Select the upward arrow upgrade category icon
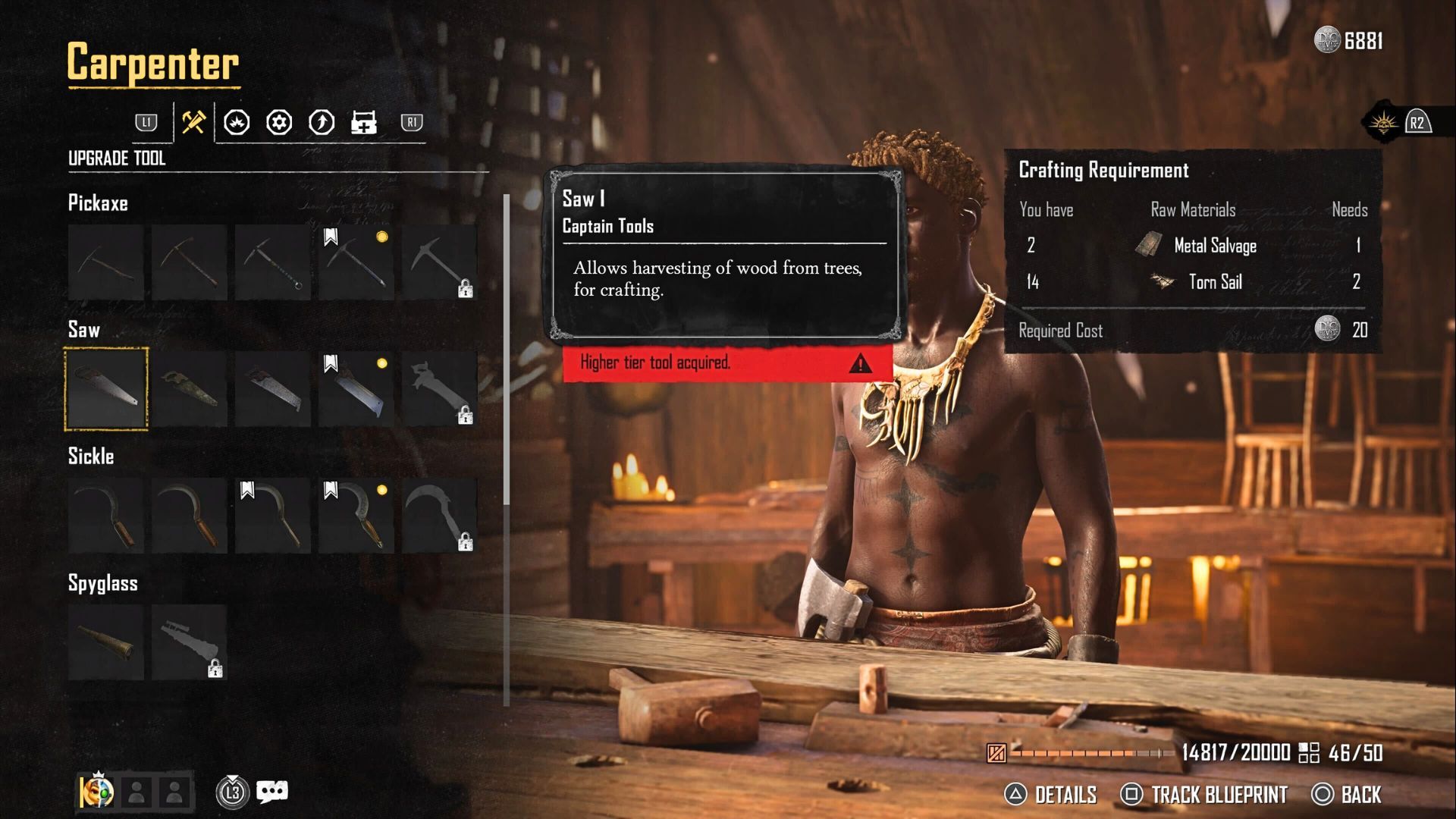Viewport: 1456px width, 819px height. [x=322, y=122]
